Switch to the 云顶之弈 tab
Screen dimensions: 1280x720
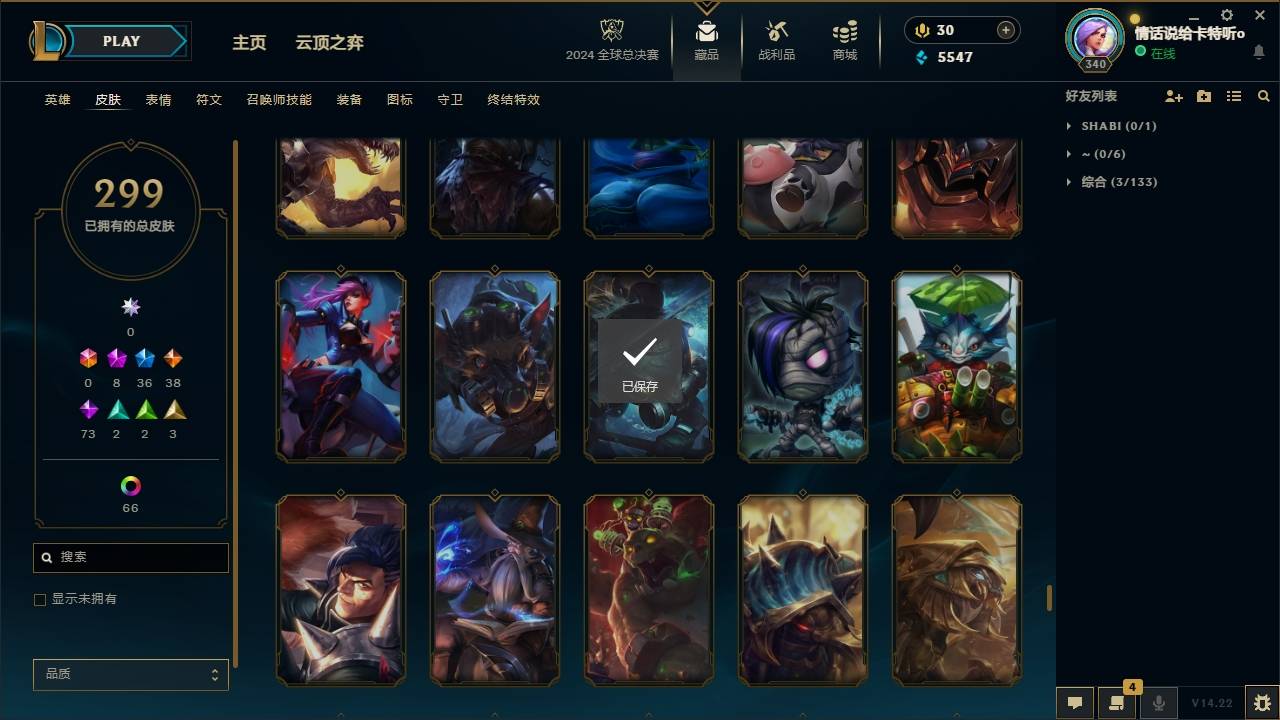[x=330, y=43]
